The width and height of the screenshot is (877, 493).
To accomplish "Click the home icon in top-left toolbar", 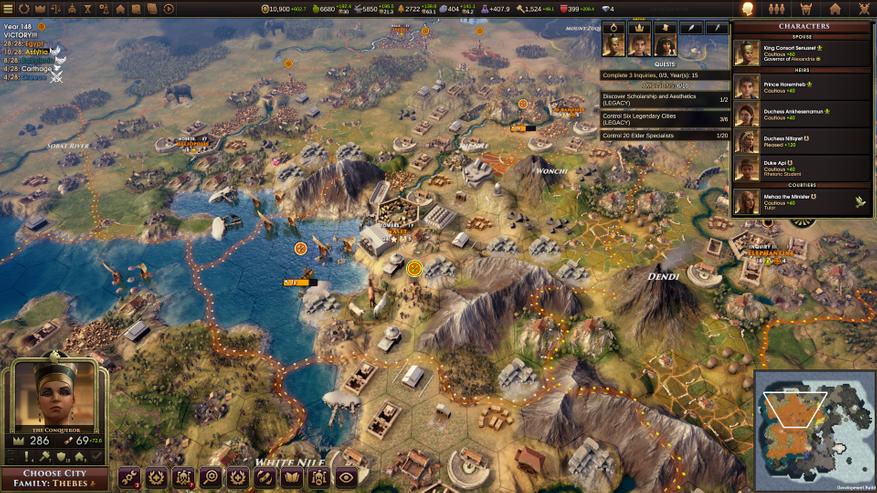I will pyautogui.click(x=120, y=8).
